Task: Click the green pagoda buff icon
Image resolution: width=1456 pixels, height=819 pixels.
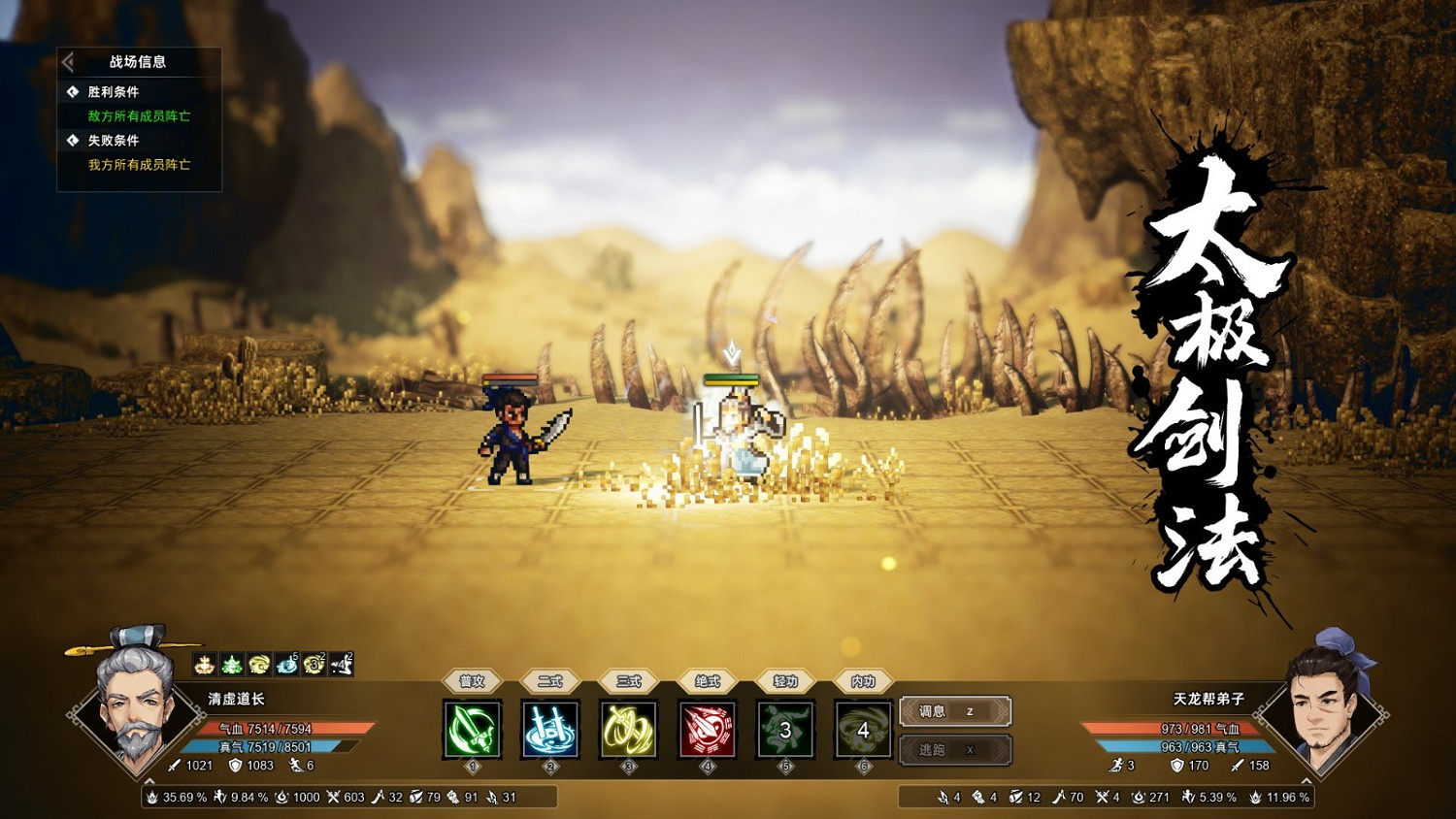Action: tap(231, 663)
